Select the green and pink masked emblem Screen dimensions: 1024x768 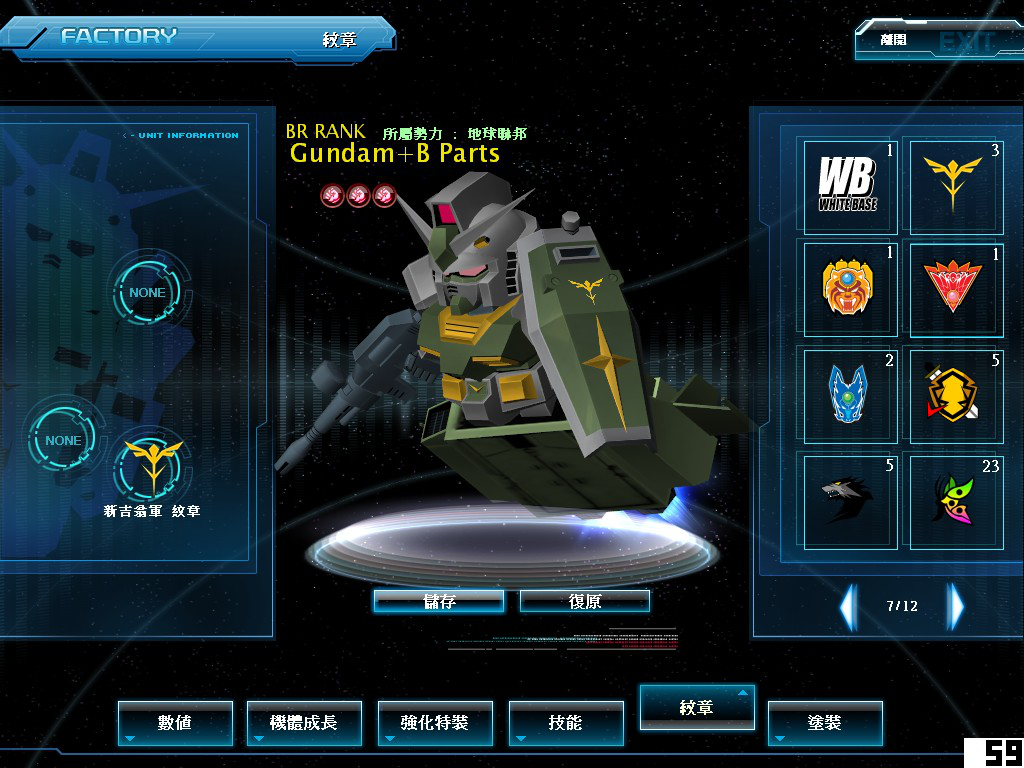[953, 499]
